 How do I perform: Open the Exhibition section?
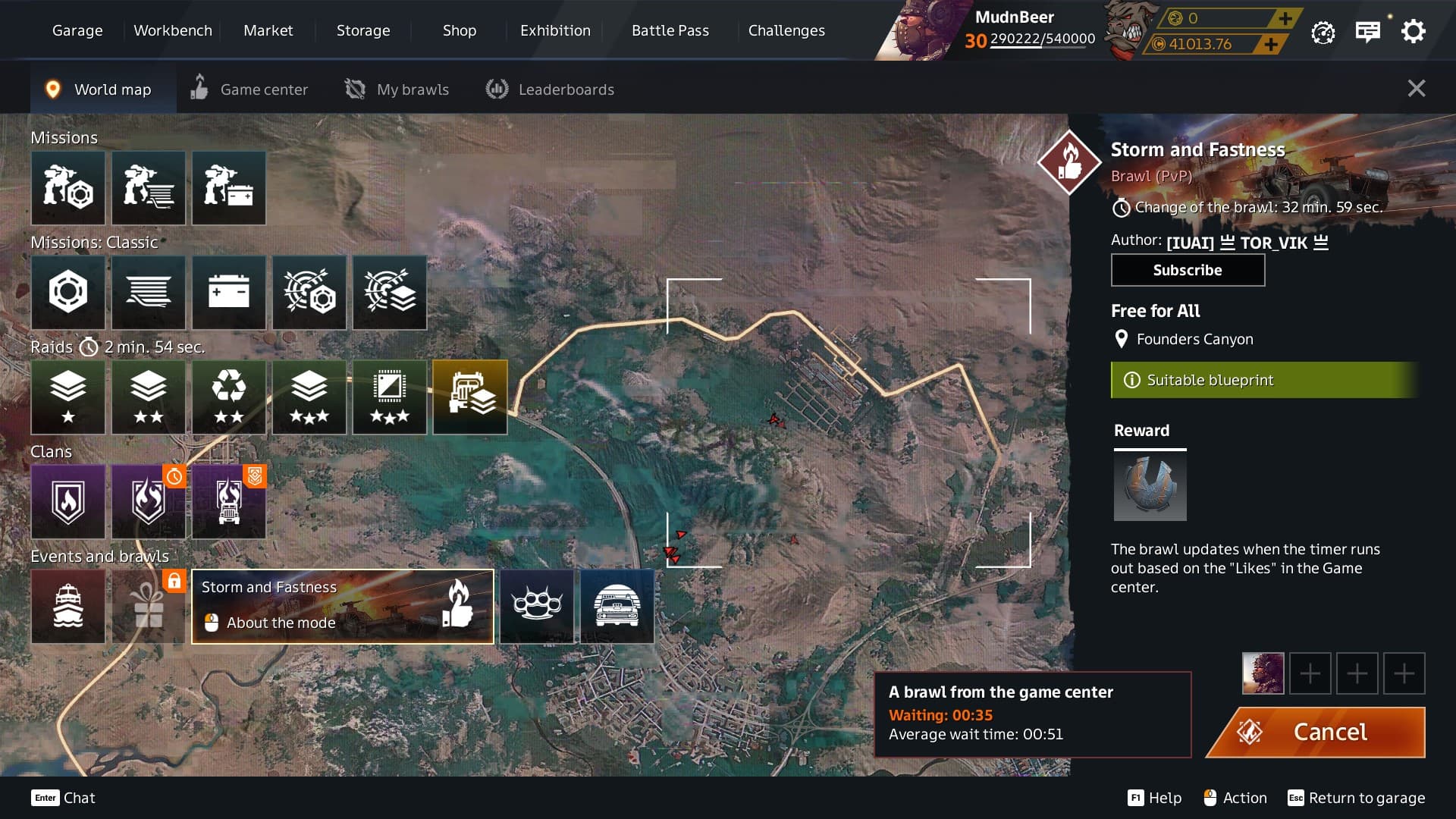pos(555,30)
